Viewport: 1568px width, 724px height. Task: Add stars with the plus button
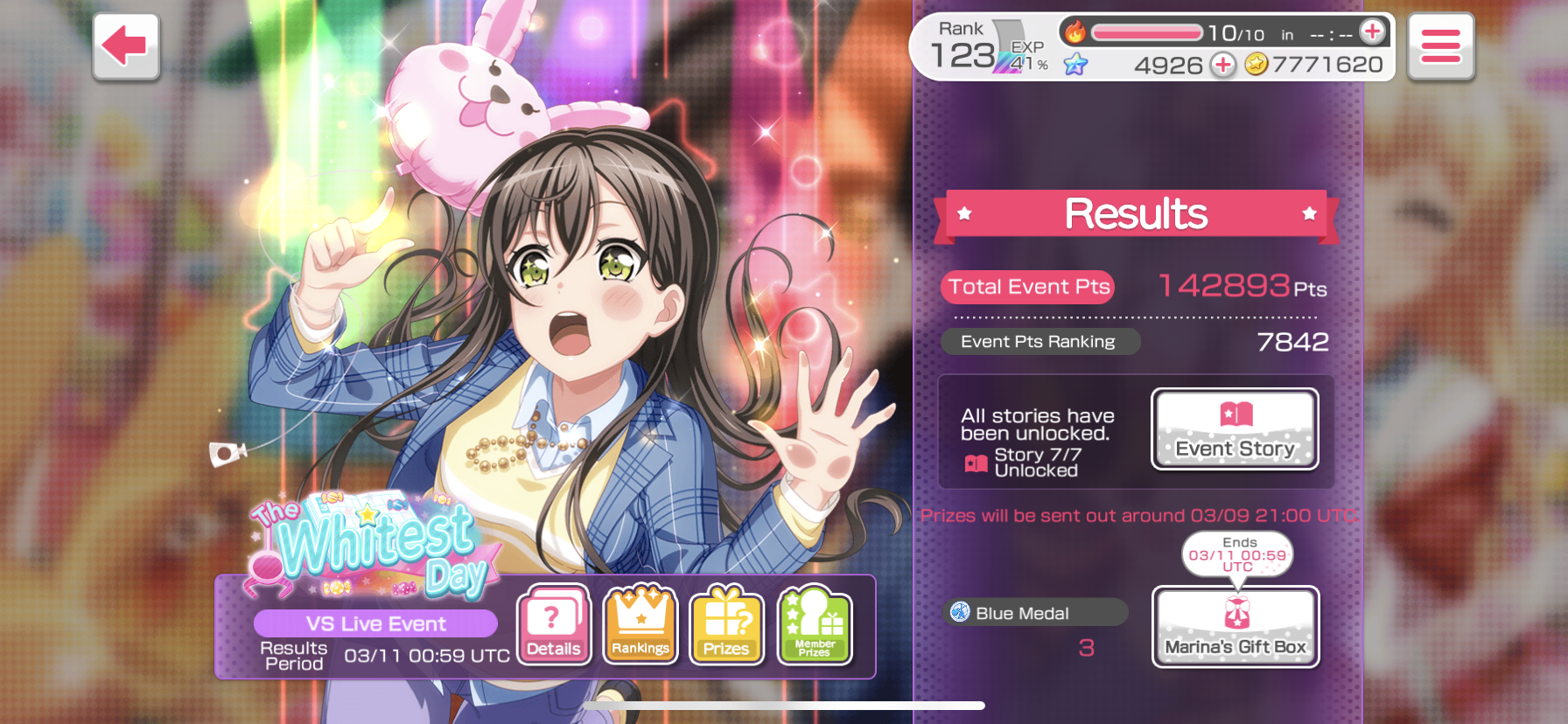coord(1222,65)
